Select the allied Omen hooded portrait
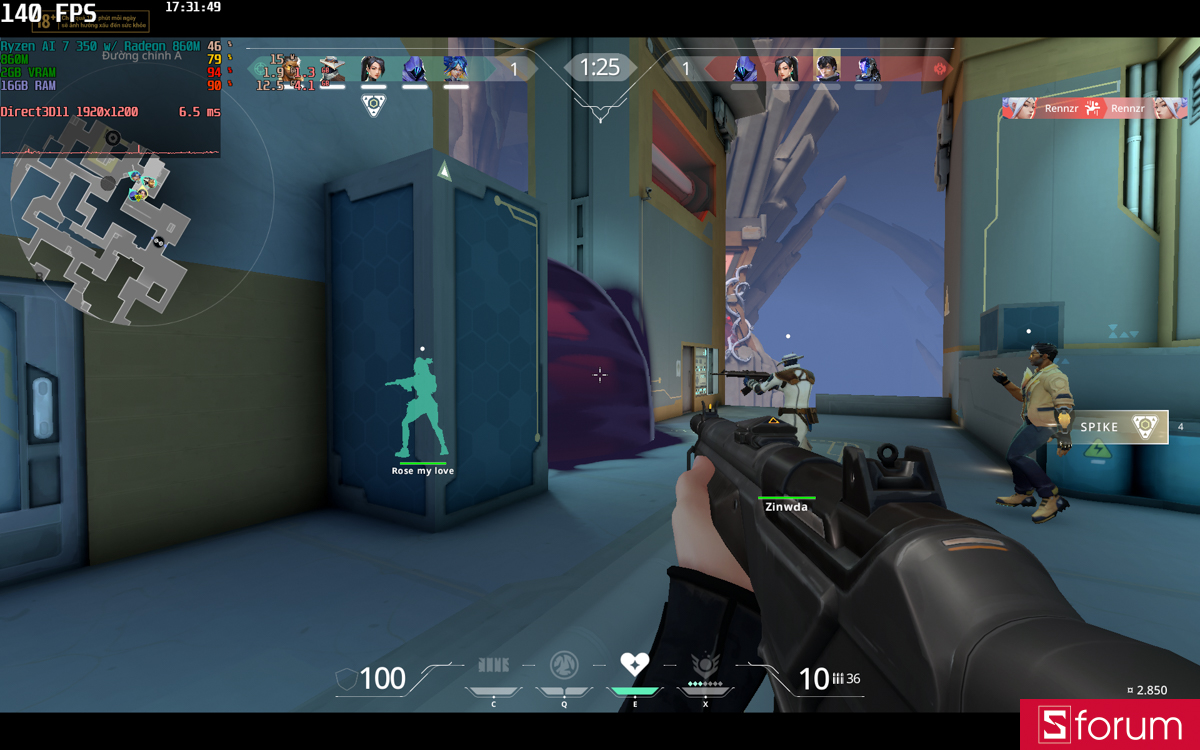This screenshot has width=1200, height=750. [x=414, y=69]
